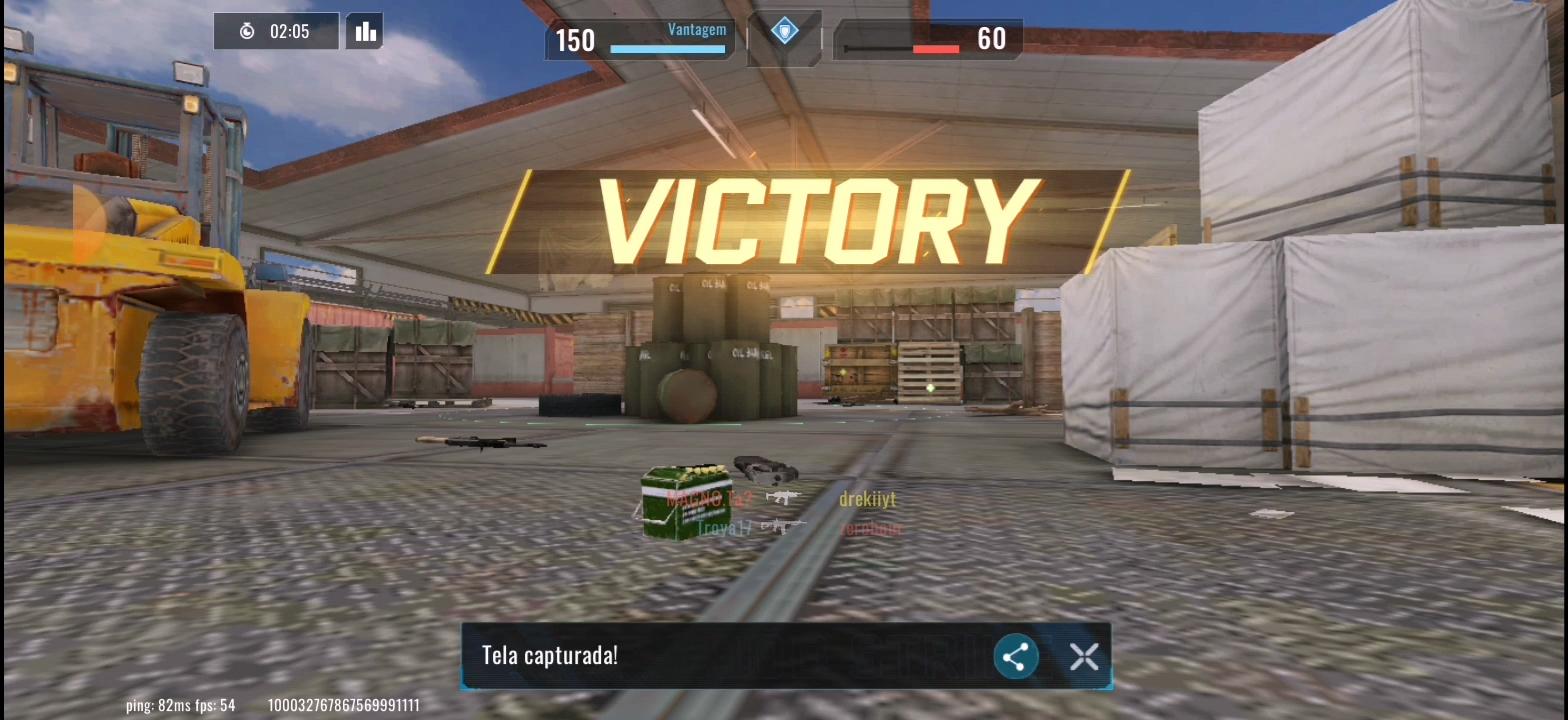Click the dismiss X on Tela capturada banner
This screenshot has height=720, width=1568.
[x=1083, y=656]
